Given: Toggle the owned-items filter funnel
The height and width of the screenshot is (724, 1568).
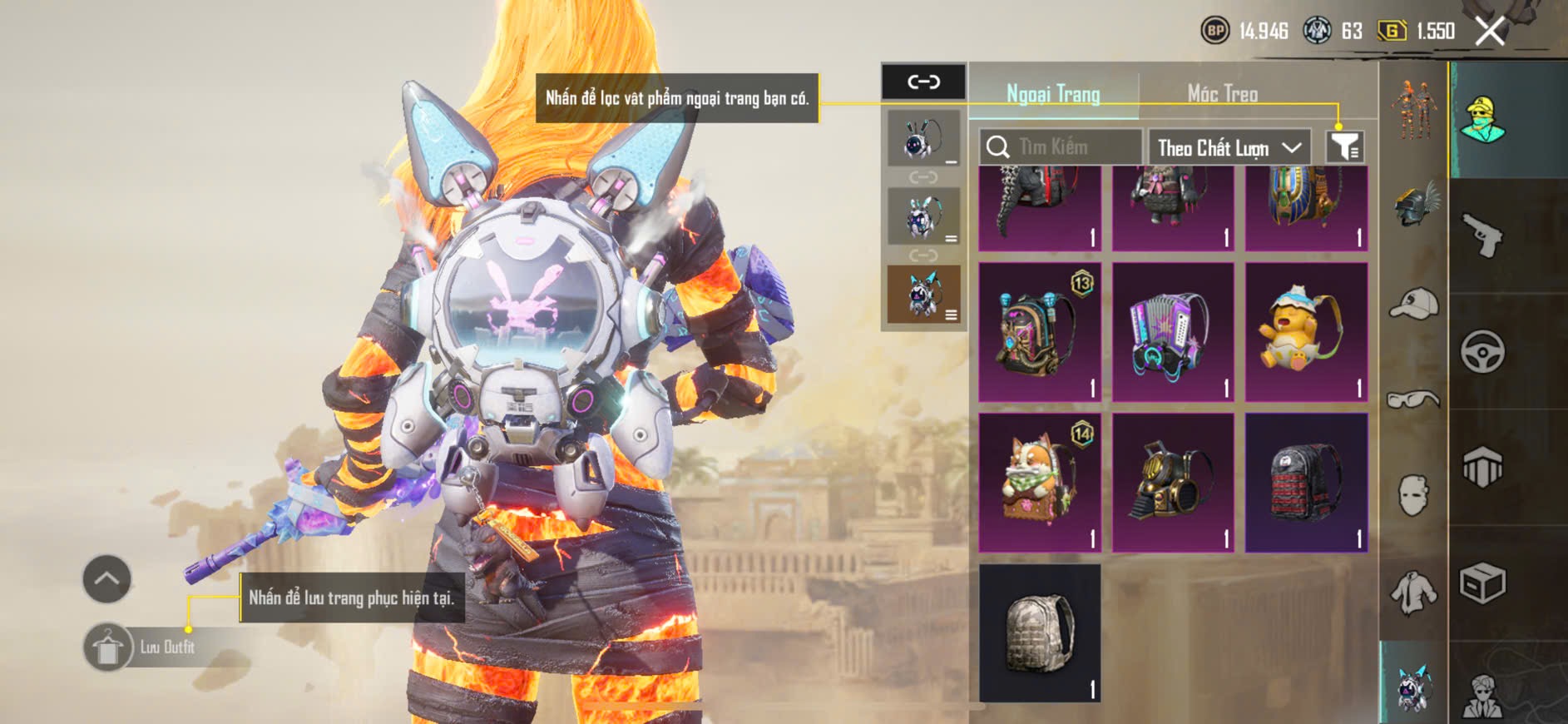Looking at the screenshot, I should [1344, 147].
